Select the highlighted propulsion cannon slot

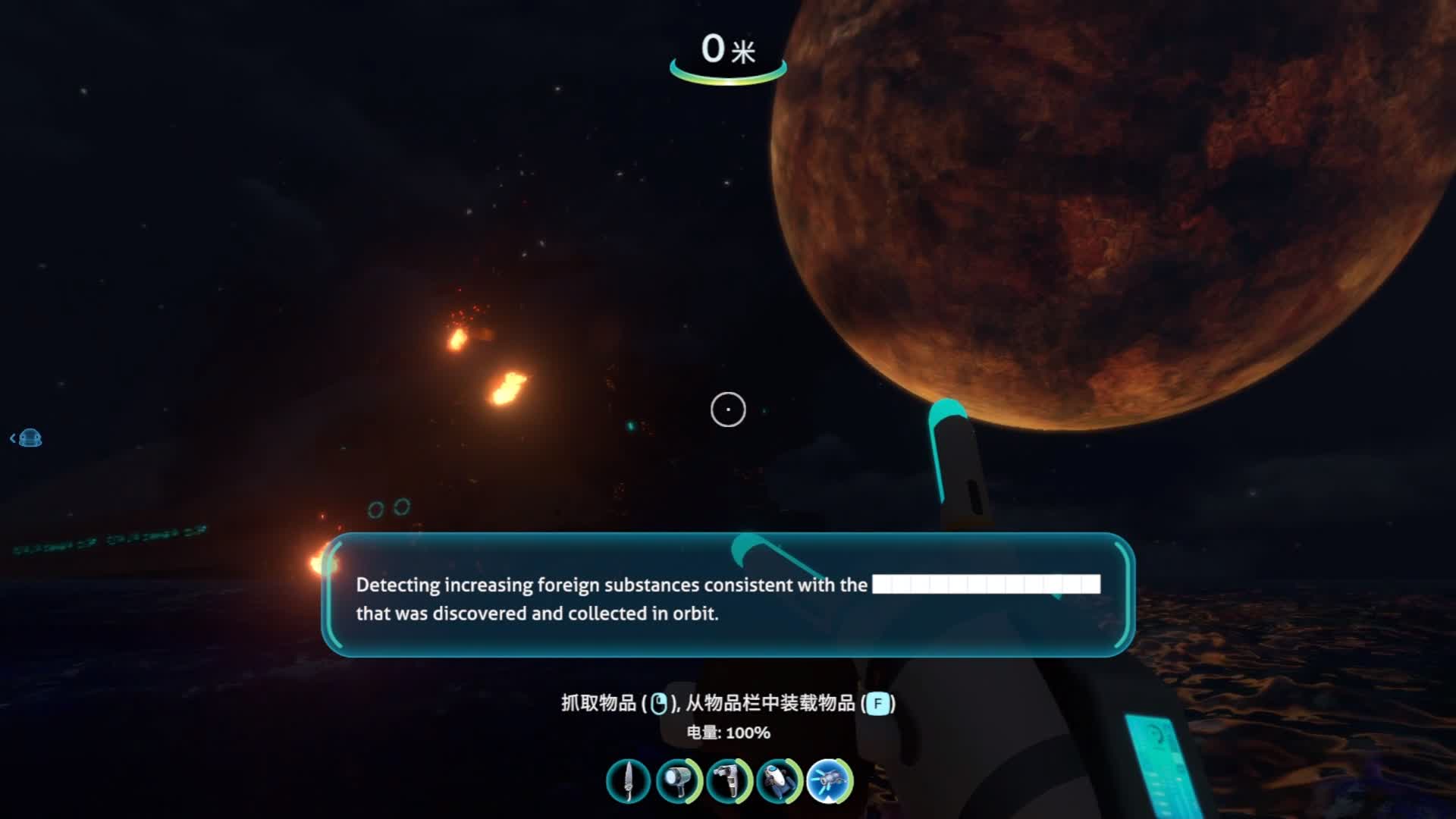[829, 781]
